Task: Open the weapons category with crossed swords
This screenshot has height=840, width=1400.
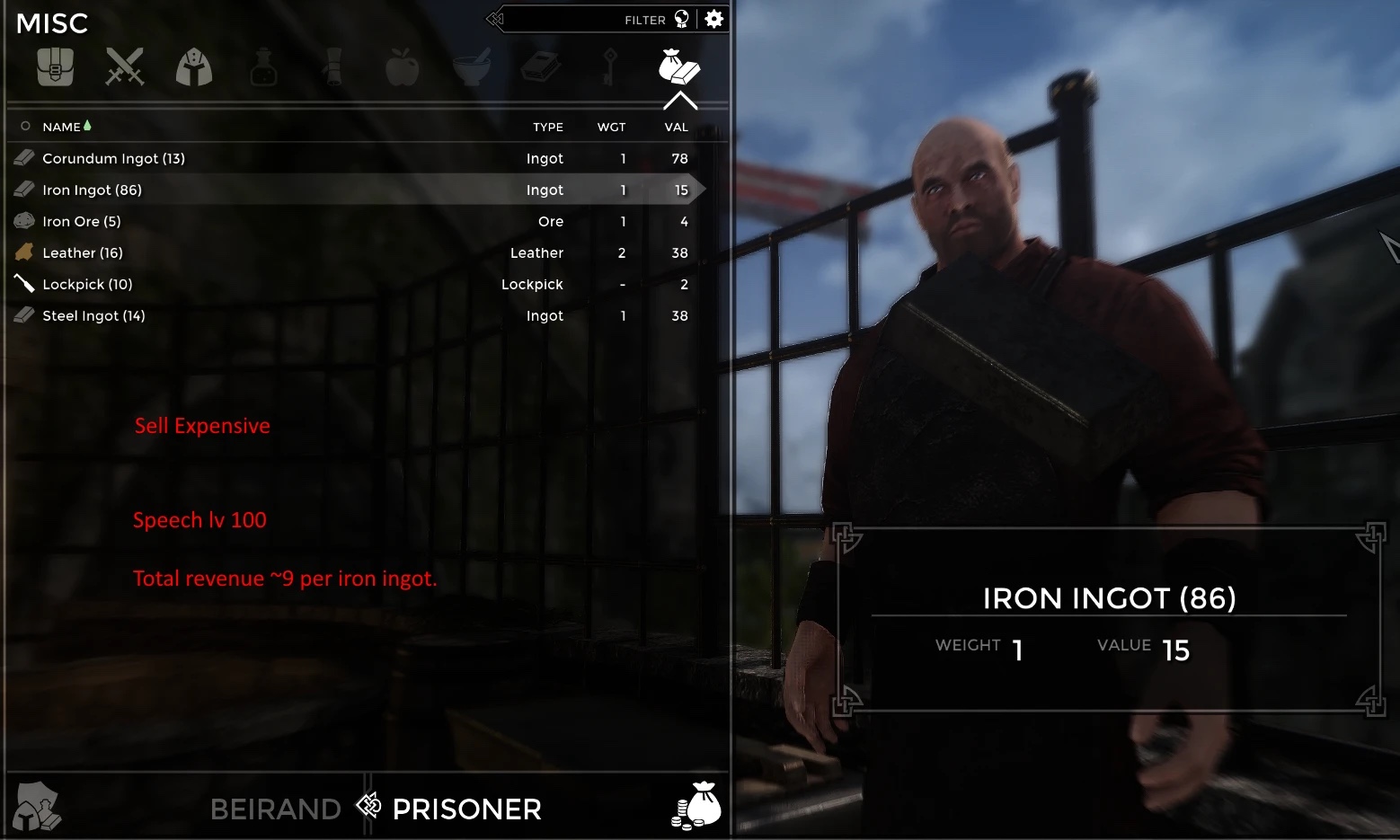Action: click(124, 67)
